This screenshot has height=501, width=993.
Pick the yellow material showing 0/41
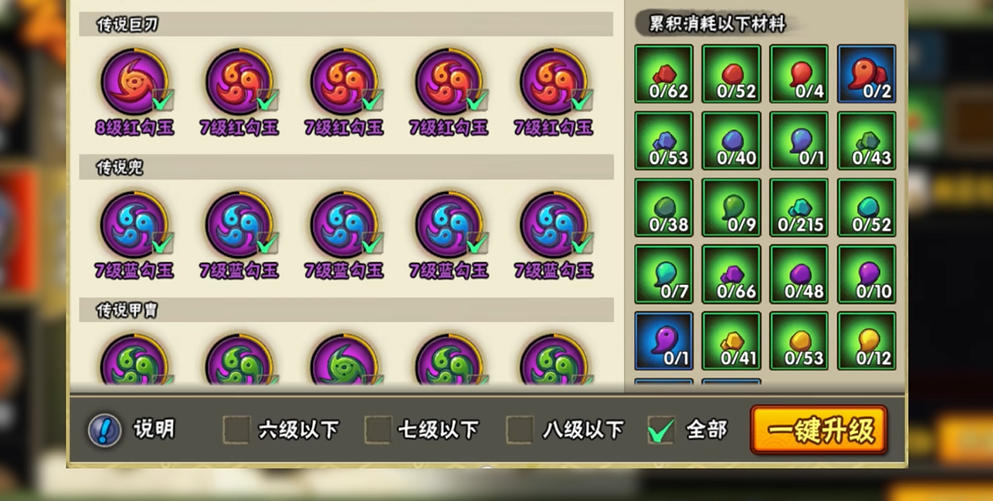(731, 342)
